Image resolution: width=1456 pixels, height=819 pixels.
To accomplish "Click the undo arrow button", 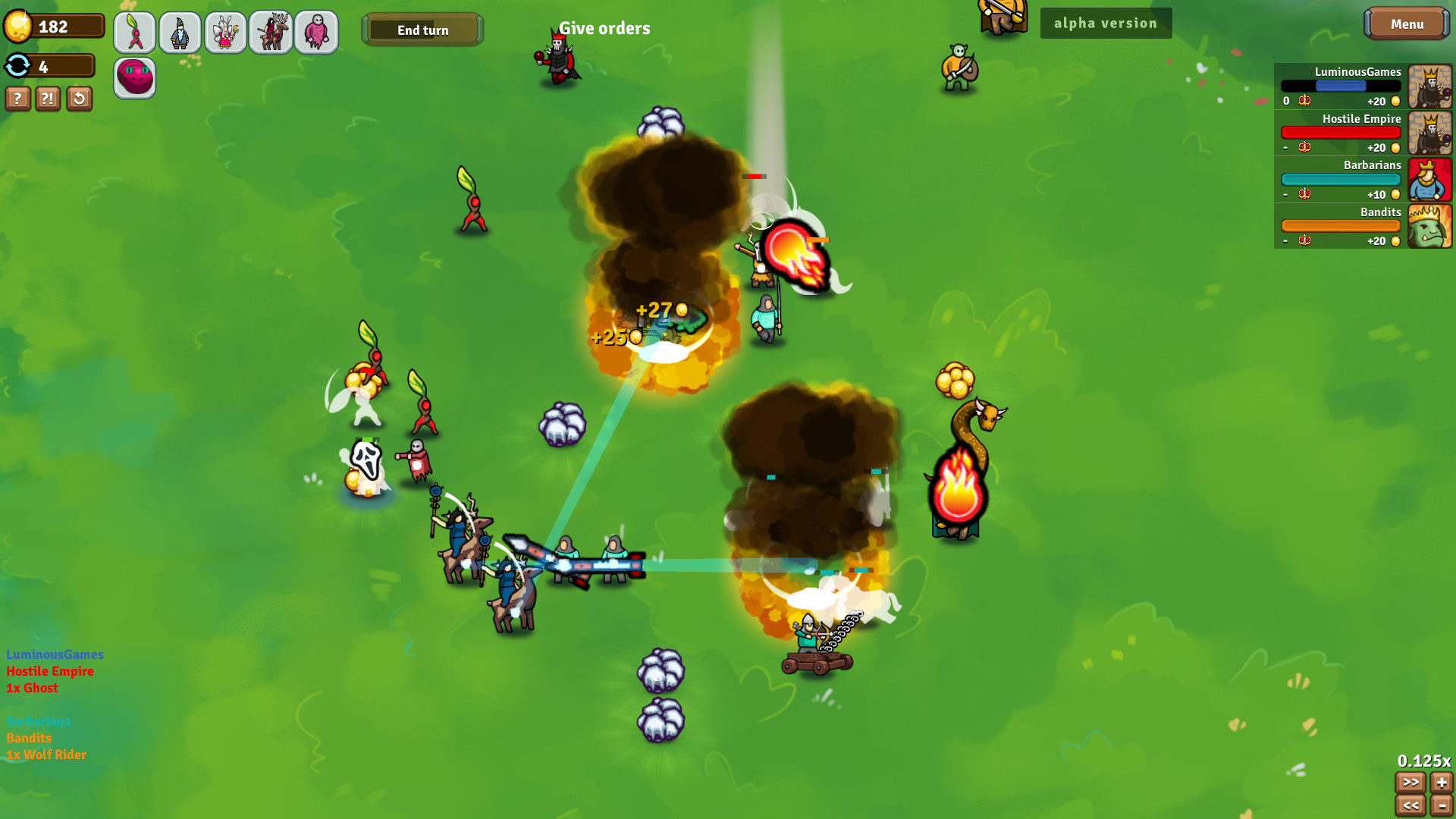I will [78, 99].
